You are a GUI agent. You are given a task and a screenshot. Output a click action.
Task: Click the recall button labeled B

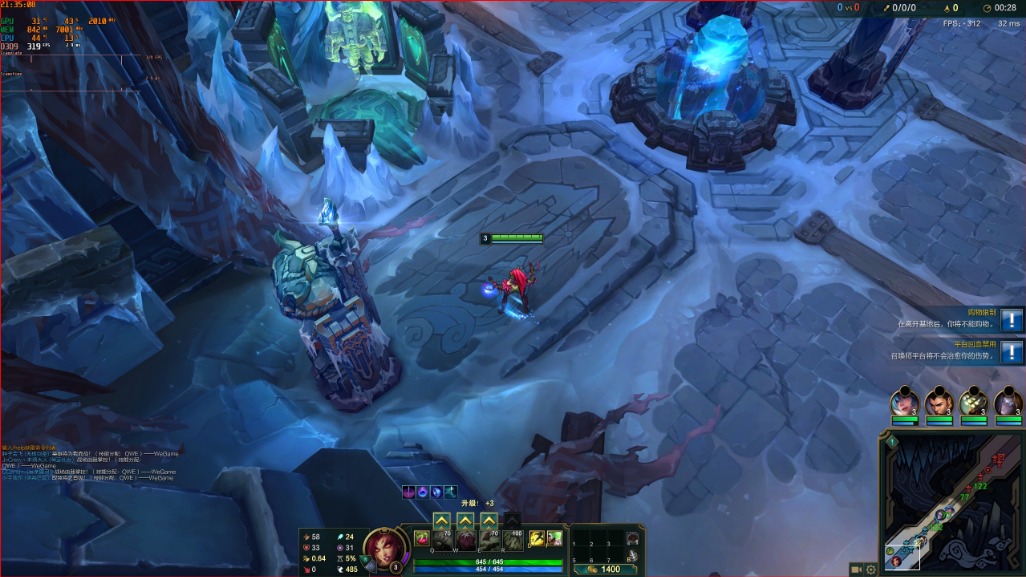[x=632, y=556]
